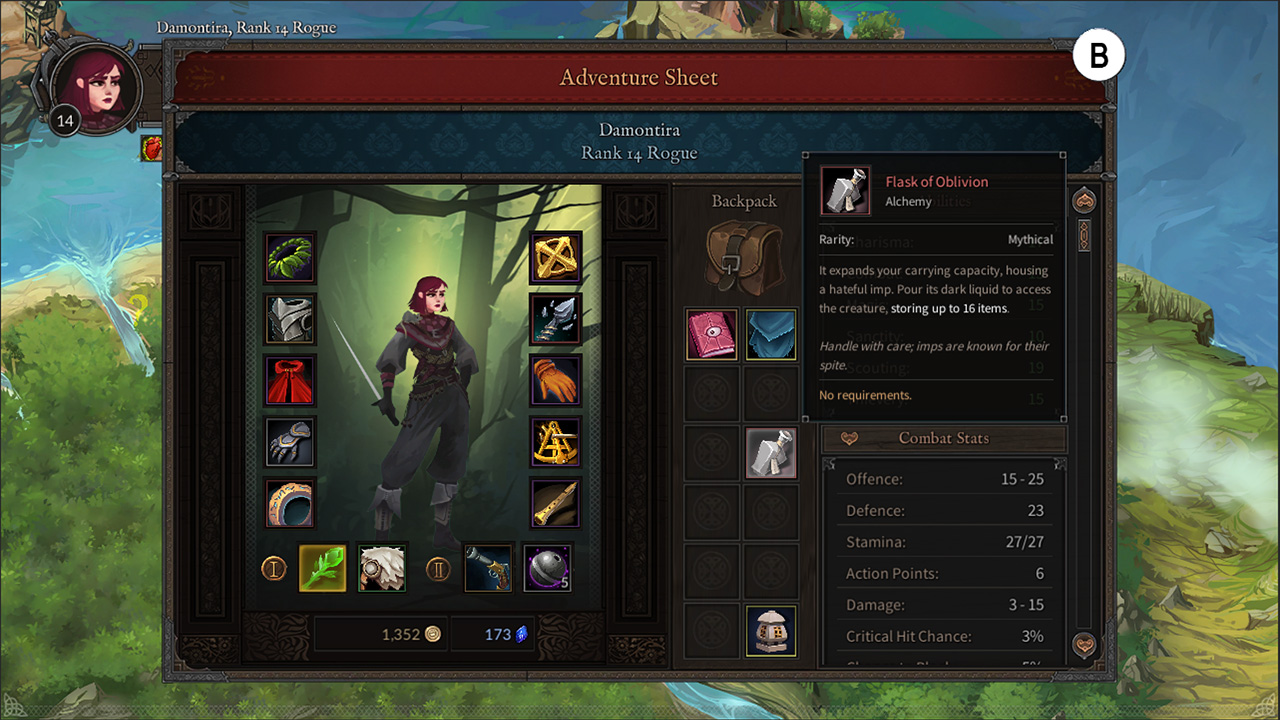Click the red cape equipment slot
The width and height of the screenshot is (1280, 720).
tap(289, 380)
